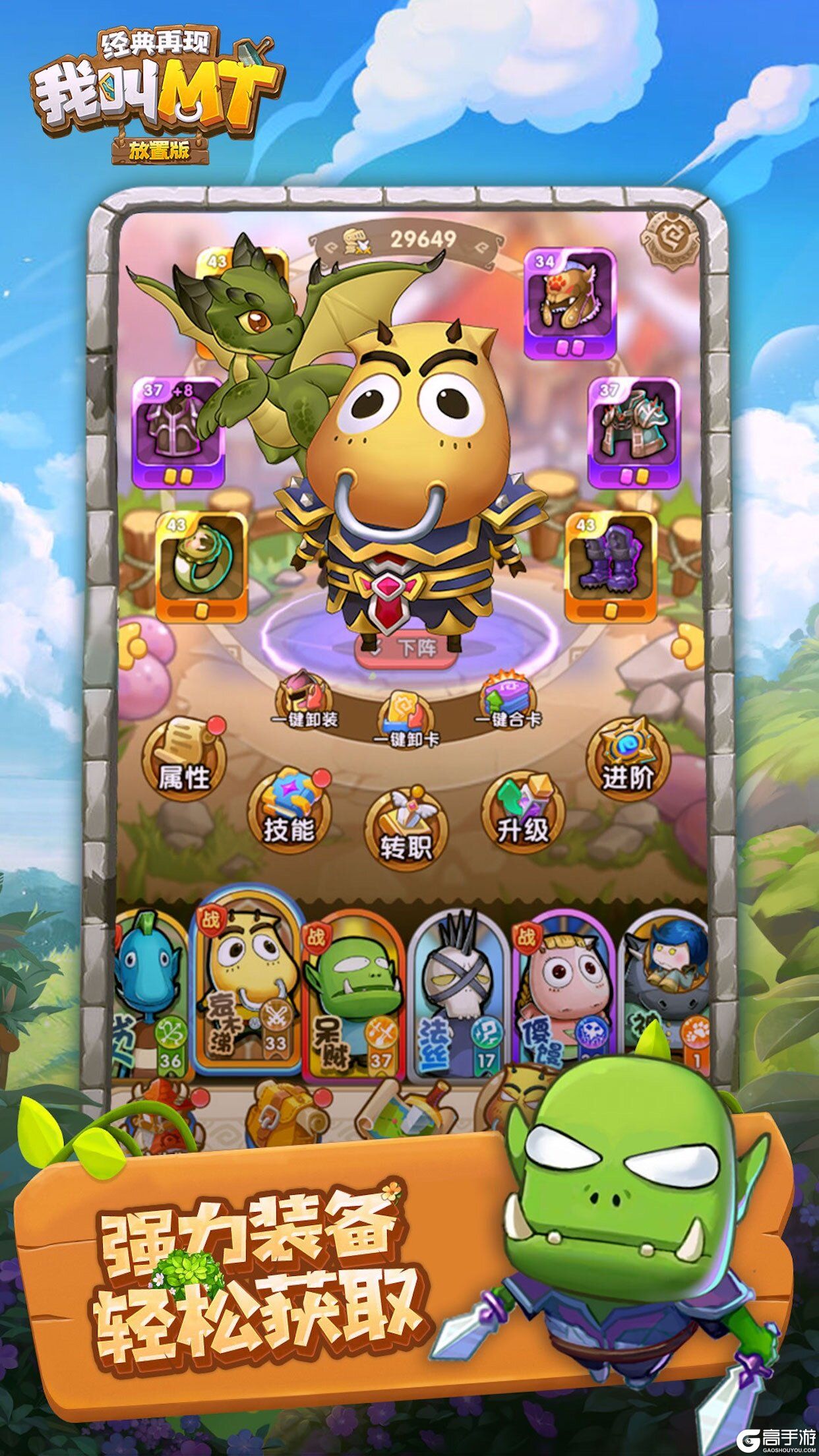Select the green ring equipment slot
This screenshot has height=1456, width=819.
pyautogui.click(x=202, y=566)
